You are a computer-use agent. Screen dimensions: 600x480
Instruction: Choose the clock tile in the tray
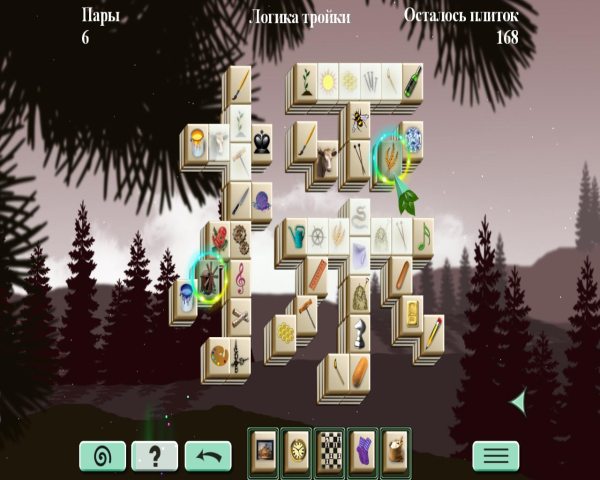(297, 445)
